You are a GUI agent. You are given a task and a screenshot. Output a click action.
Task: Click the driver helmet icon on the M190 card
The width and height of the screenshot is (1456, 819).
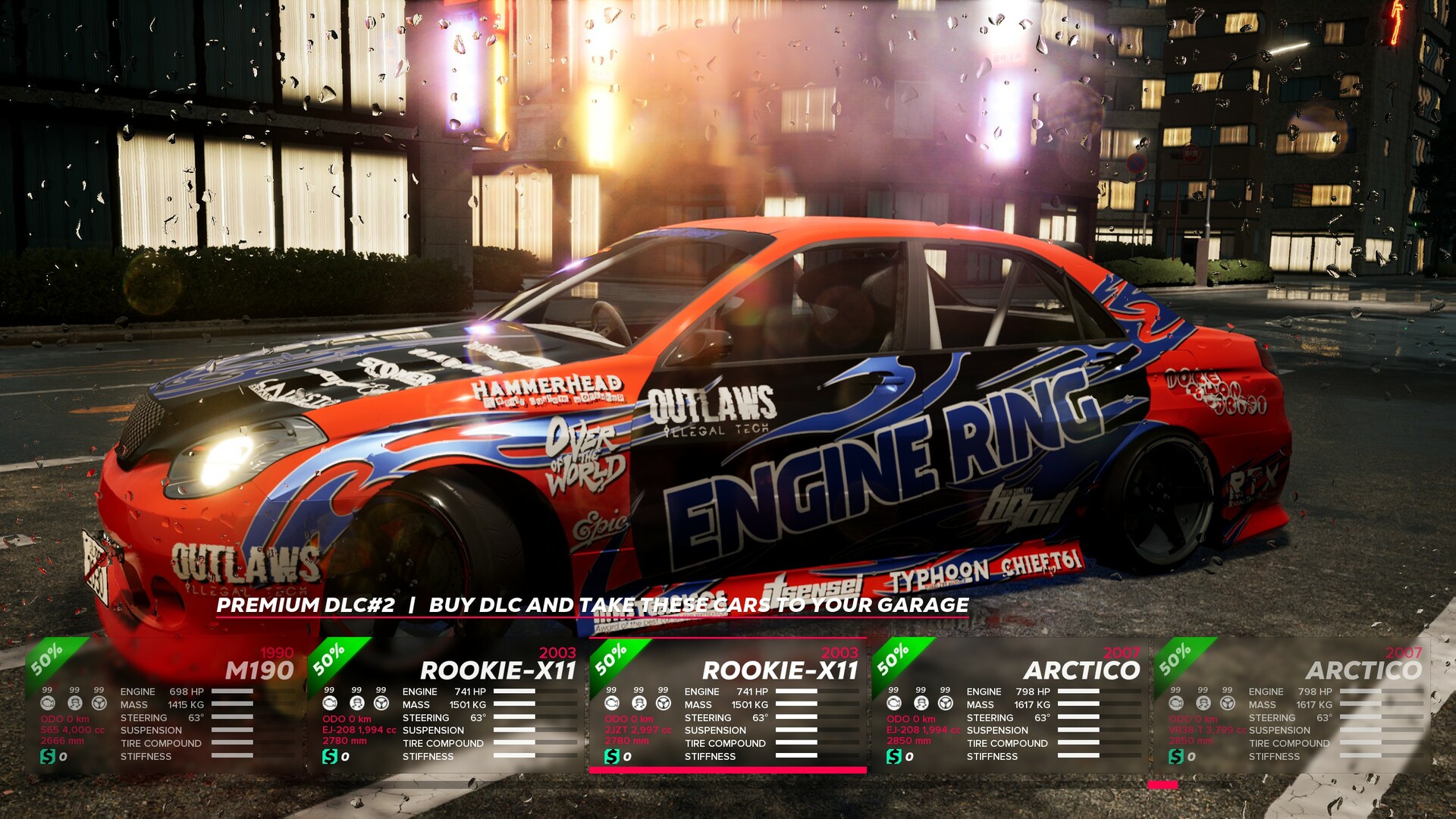coord(75,704)
